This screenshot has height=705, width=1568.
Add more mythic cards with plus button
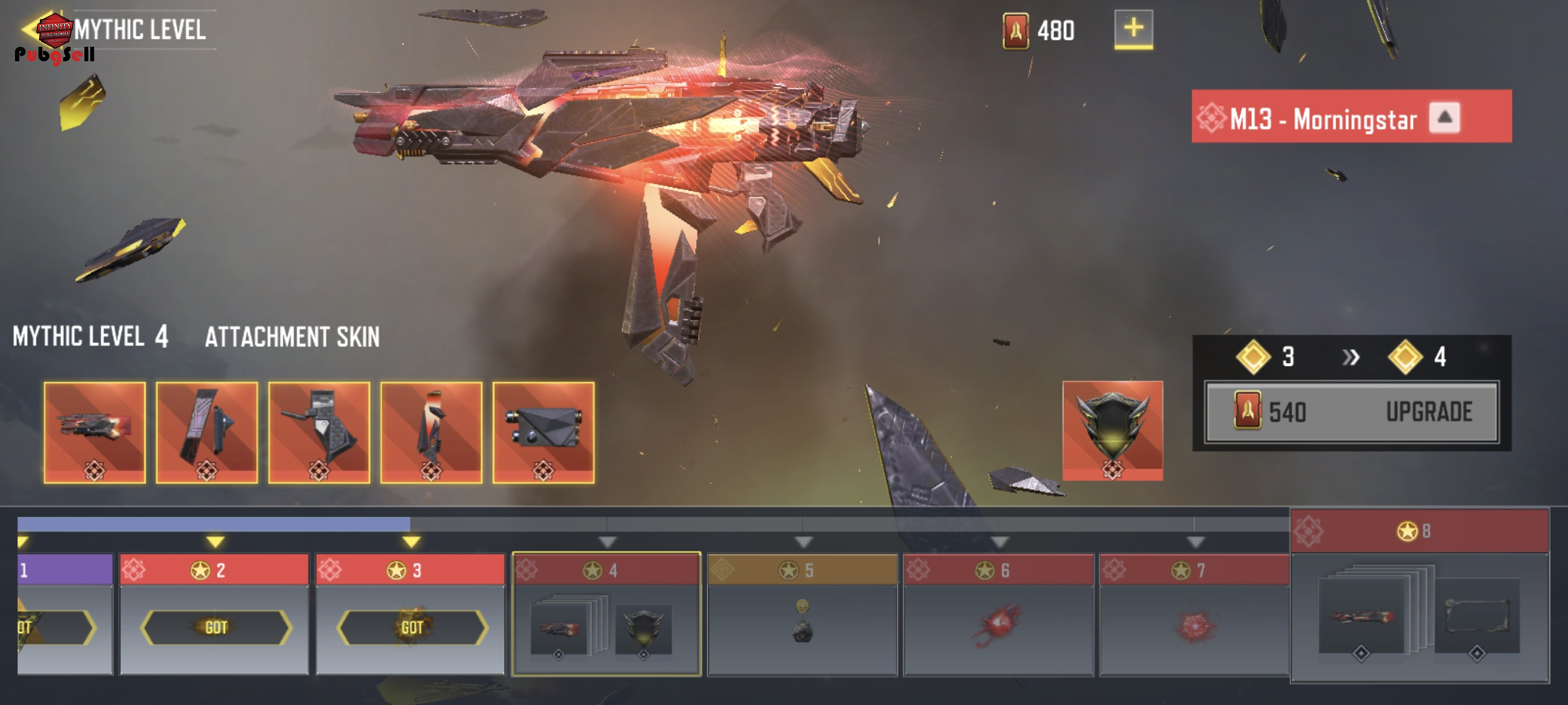coord(1133,28)
